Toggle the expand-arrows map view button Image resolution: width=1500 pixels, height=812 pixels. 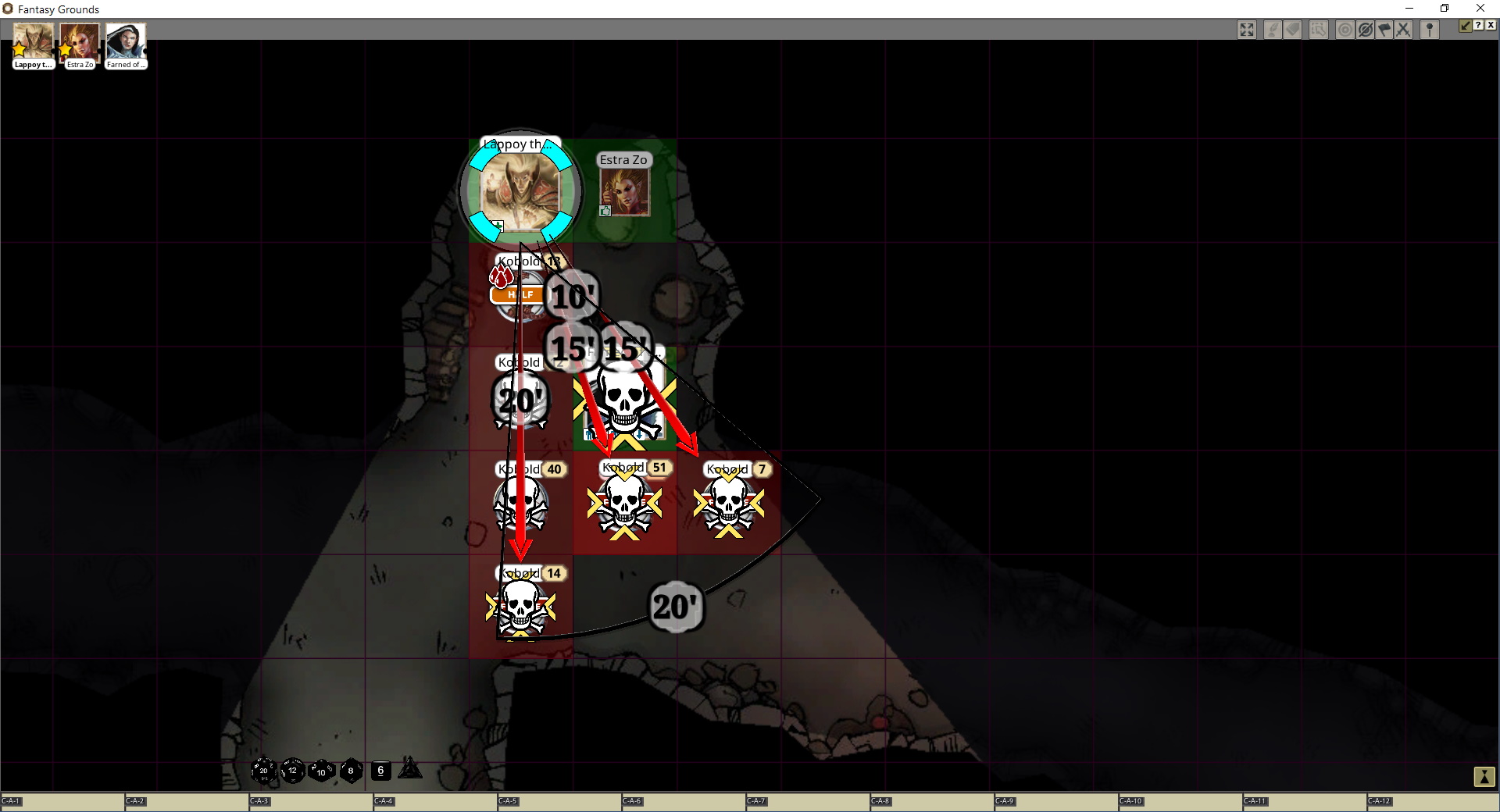point(1247,30)
